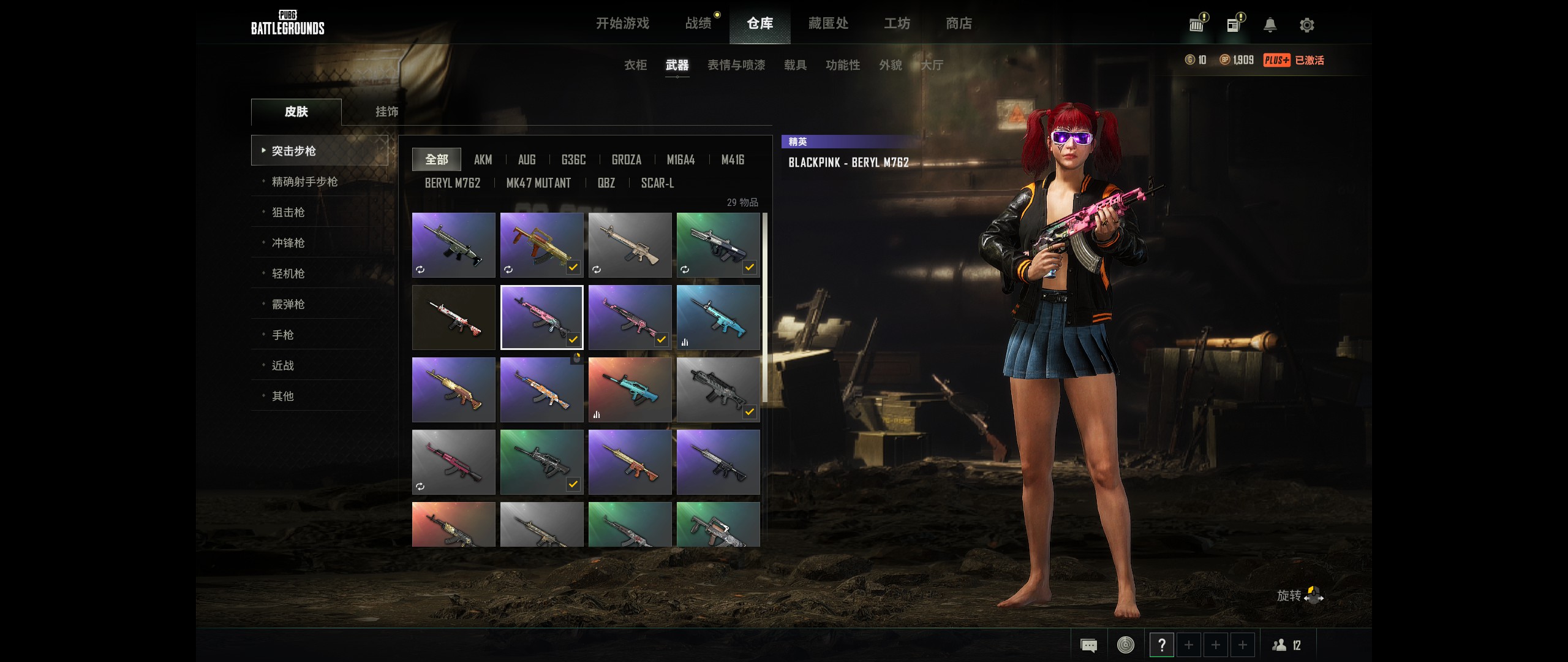Open the settings gear icon
The height and width of the screenshot is (662, 1568).
tap(1306, 25)
